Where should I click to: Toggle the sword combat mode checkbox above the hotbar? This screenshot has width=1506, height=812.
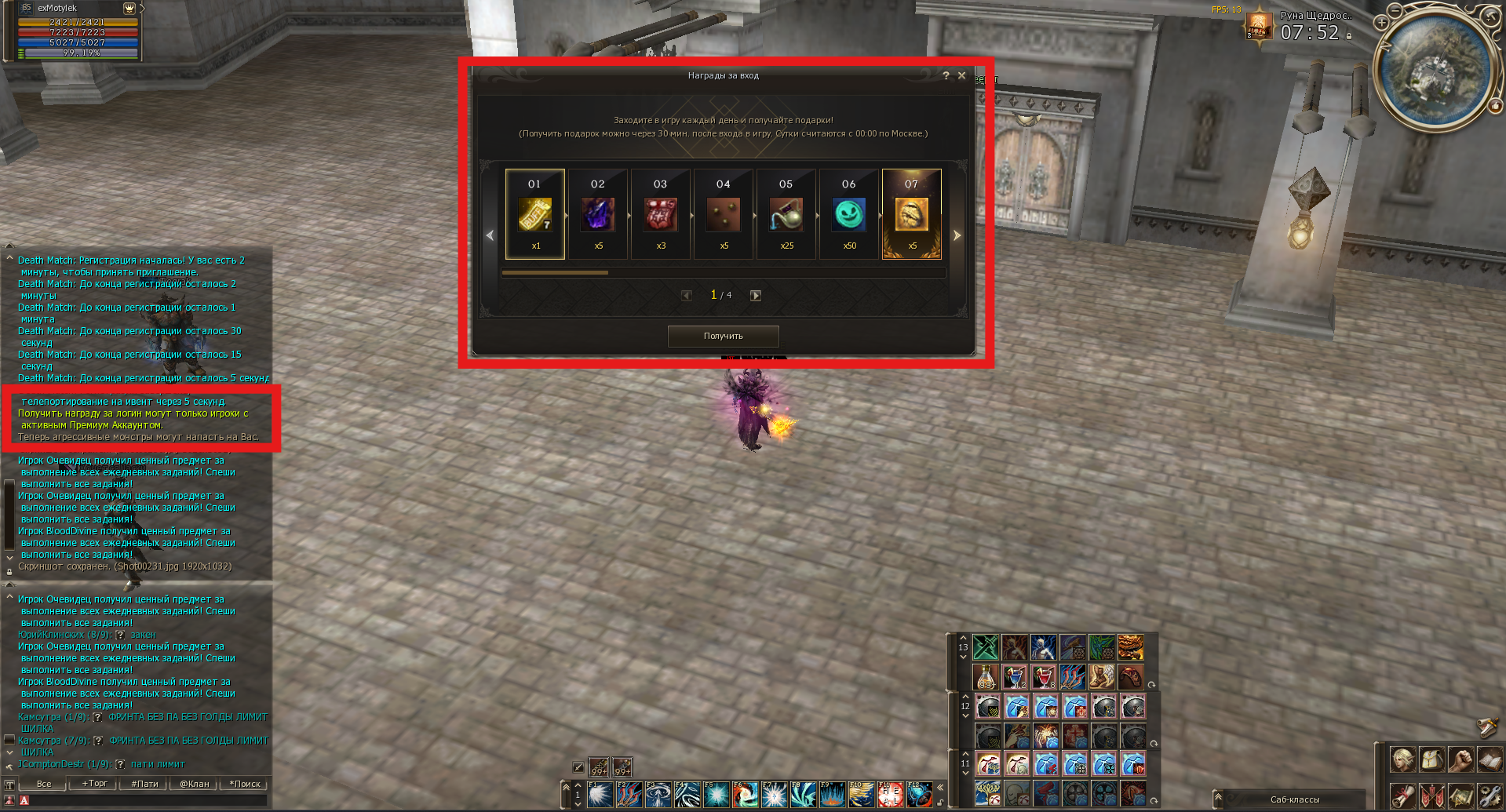578,766
